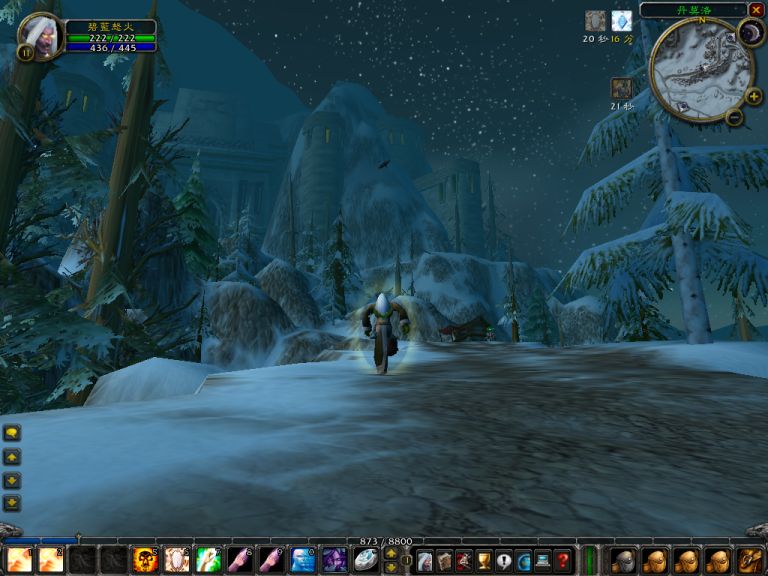
Task: Open the backpack at the bar's end
Action: [x=751, y=560]
